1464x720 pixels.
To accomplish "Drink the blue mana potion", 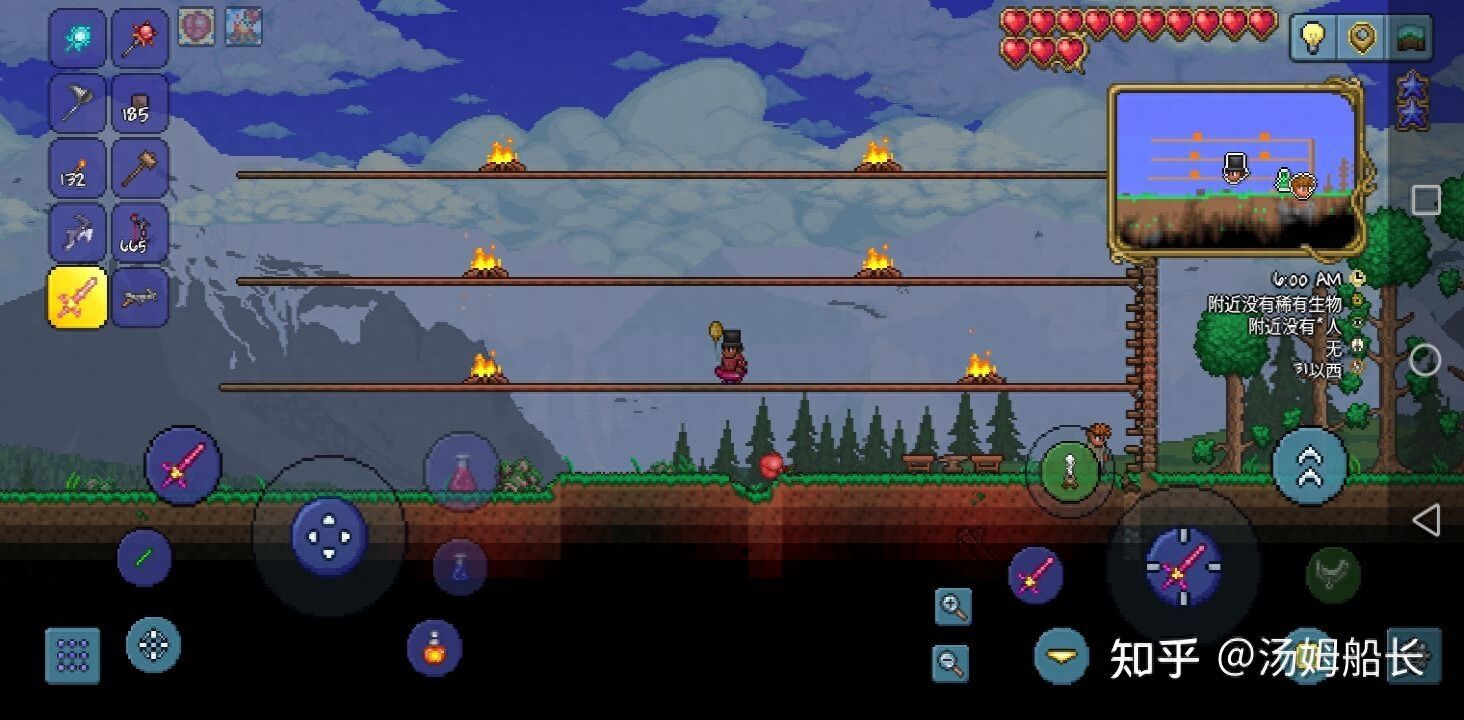I will tap(460, 567).
